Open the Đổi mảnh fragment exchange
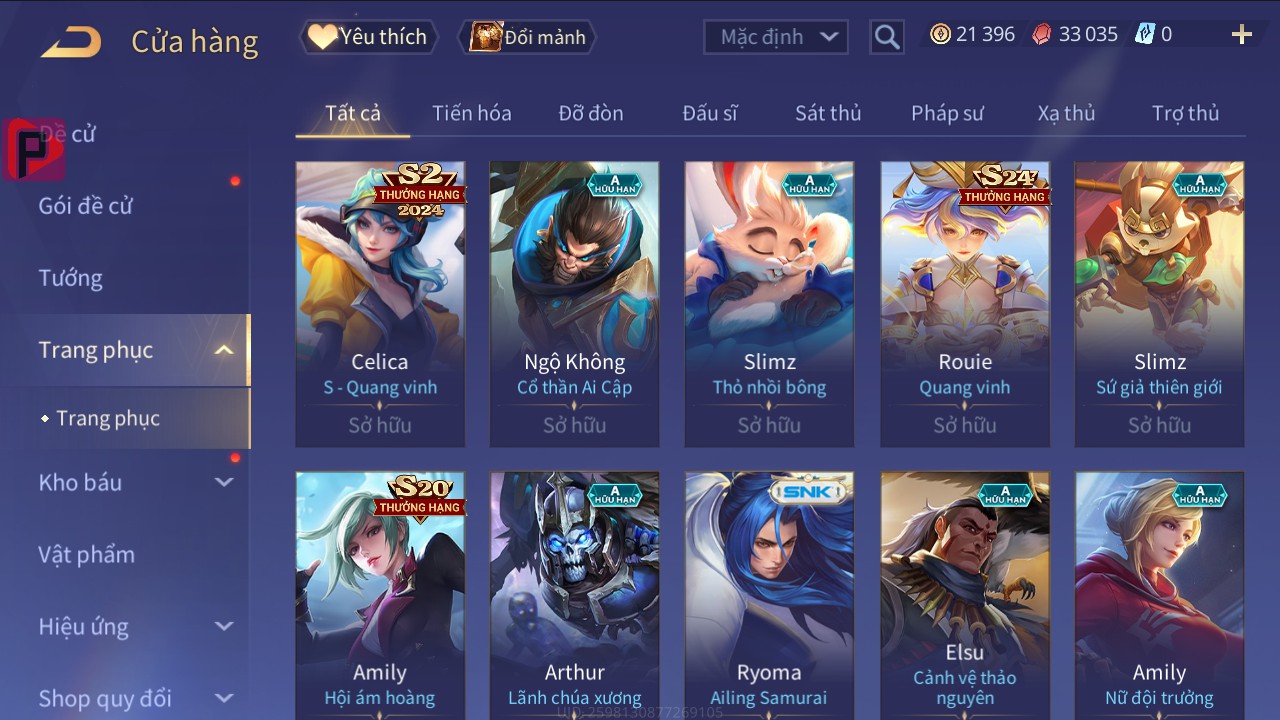This screenshot has width=1280, height=720. pos(528,37)
